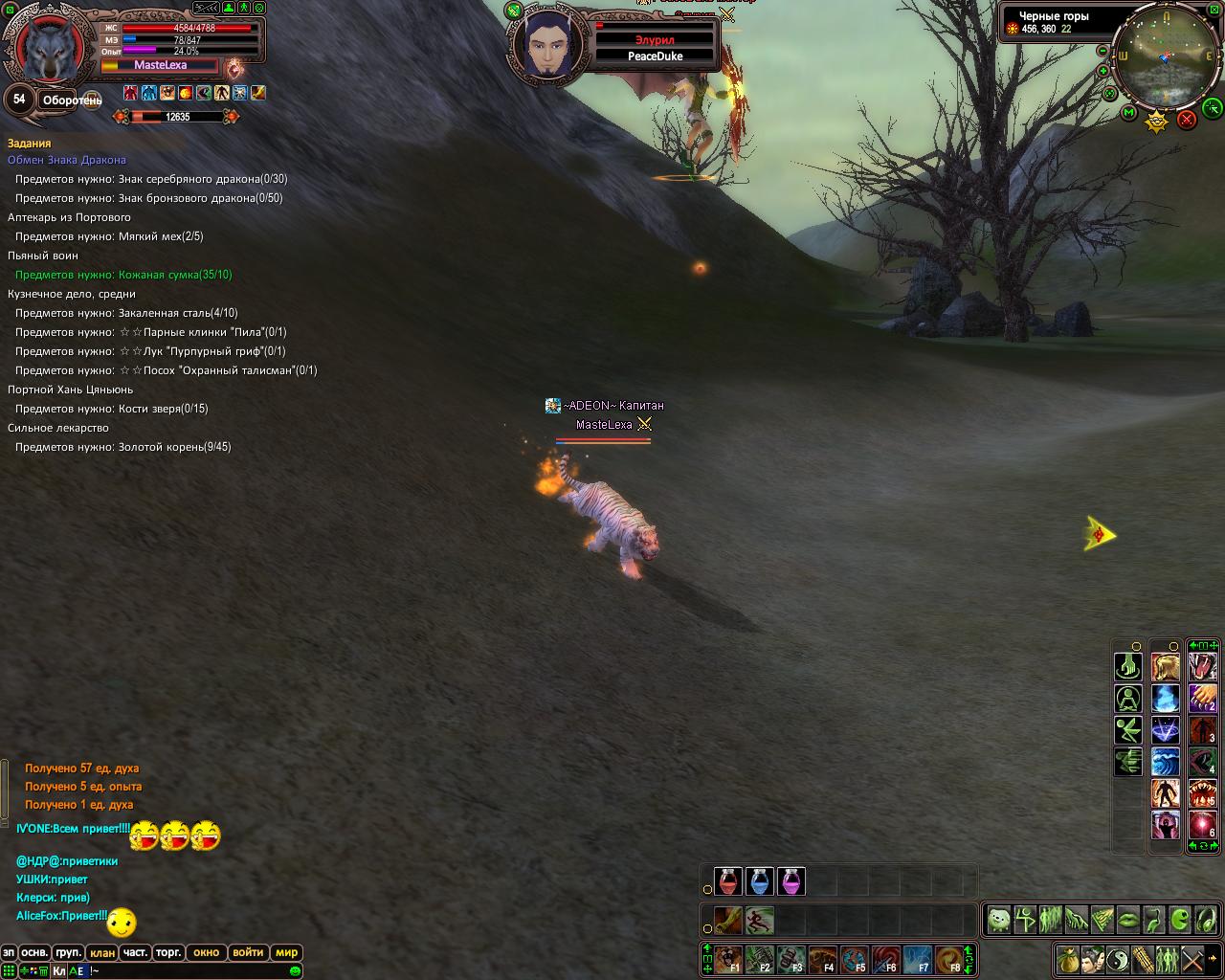Open the Пьяный воин quest entry
Image resolution: width=1225 pixels, height=980 pixels.
coord(43,256)
